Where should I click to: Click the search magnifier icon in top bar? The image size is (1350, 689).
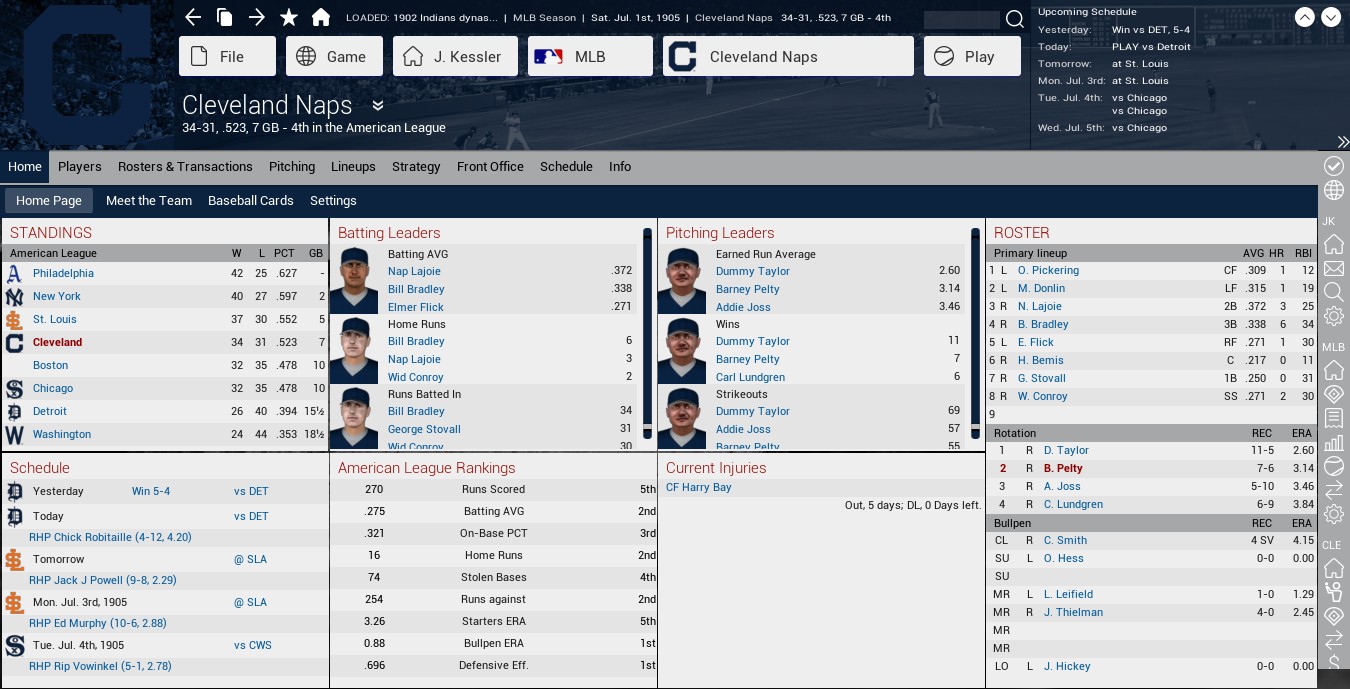click(x=1014, y=19)
